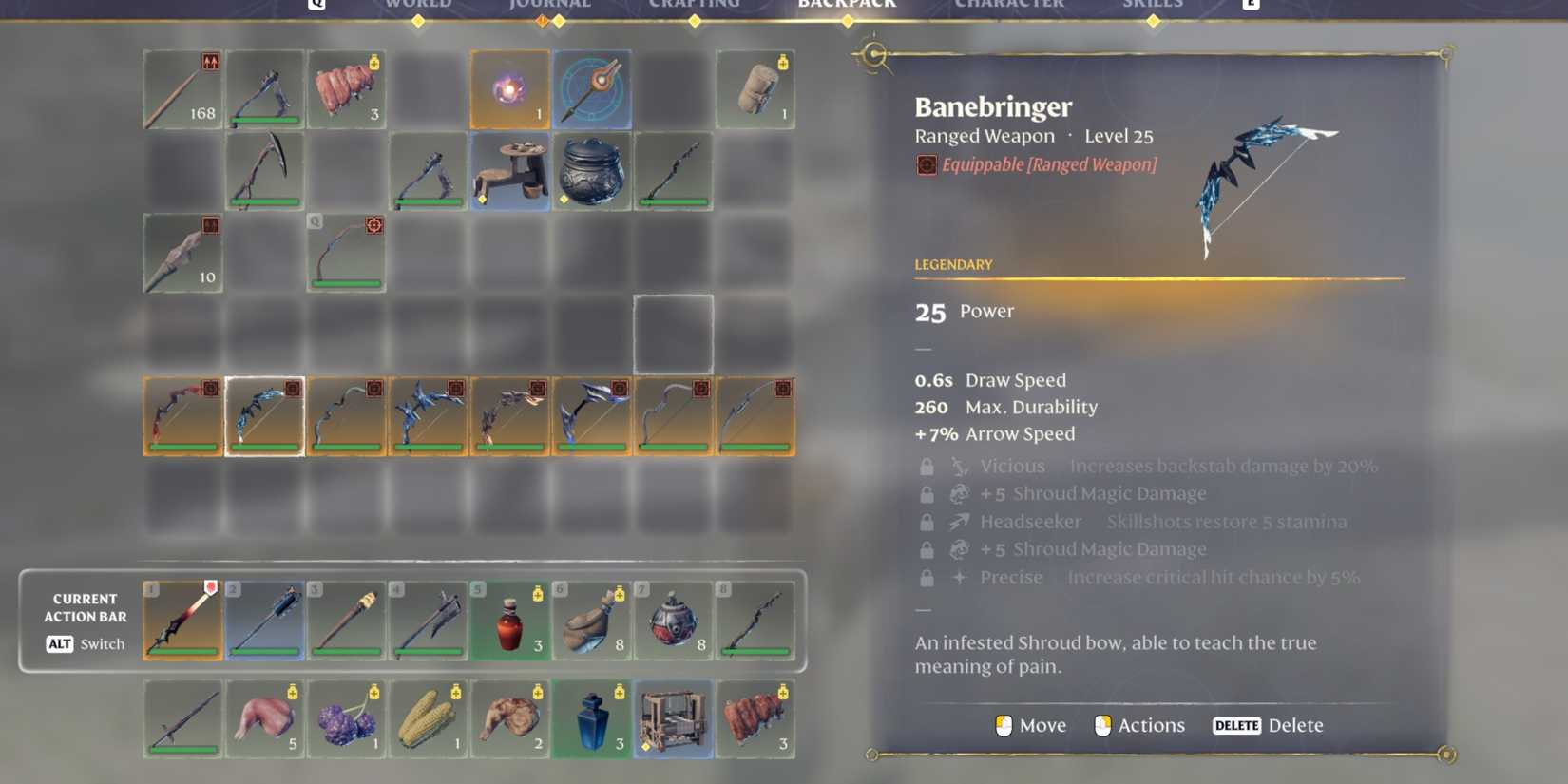Select the glowing Shroud Core orb
The width and height of the screenshot is (1568, 784).
point(510,88)
